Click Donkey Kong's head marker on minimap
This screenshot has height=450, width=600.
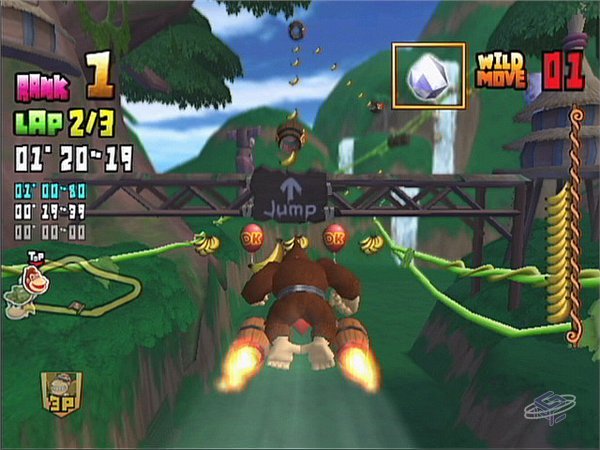click(36, 280)
